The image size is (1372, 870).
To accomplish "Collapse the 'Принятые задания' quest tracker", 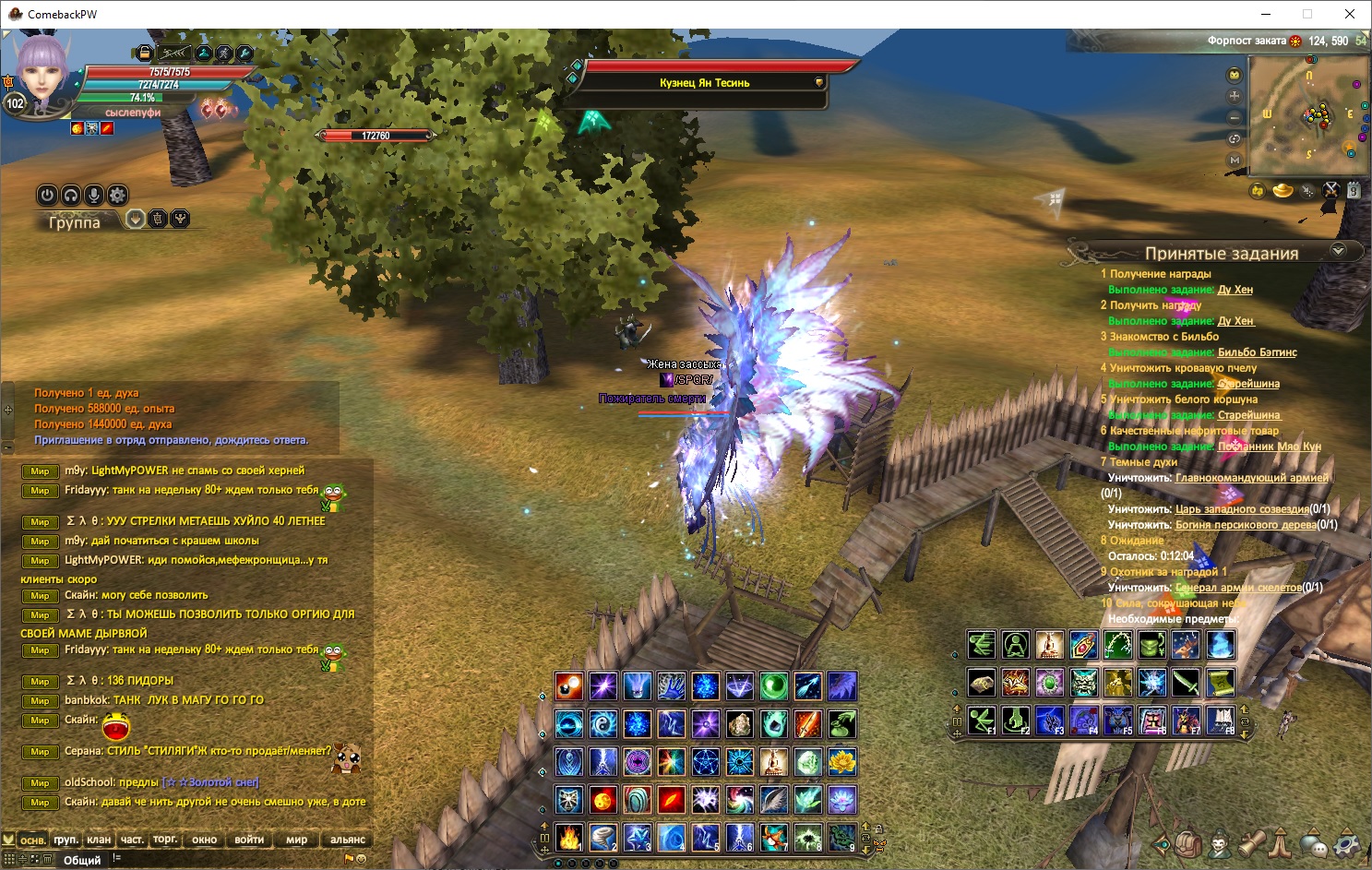I will coord(1338,250).
